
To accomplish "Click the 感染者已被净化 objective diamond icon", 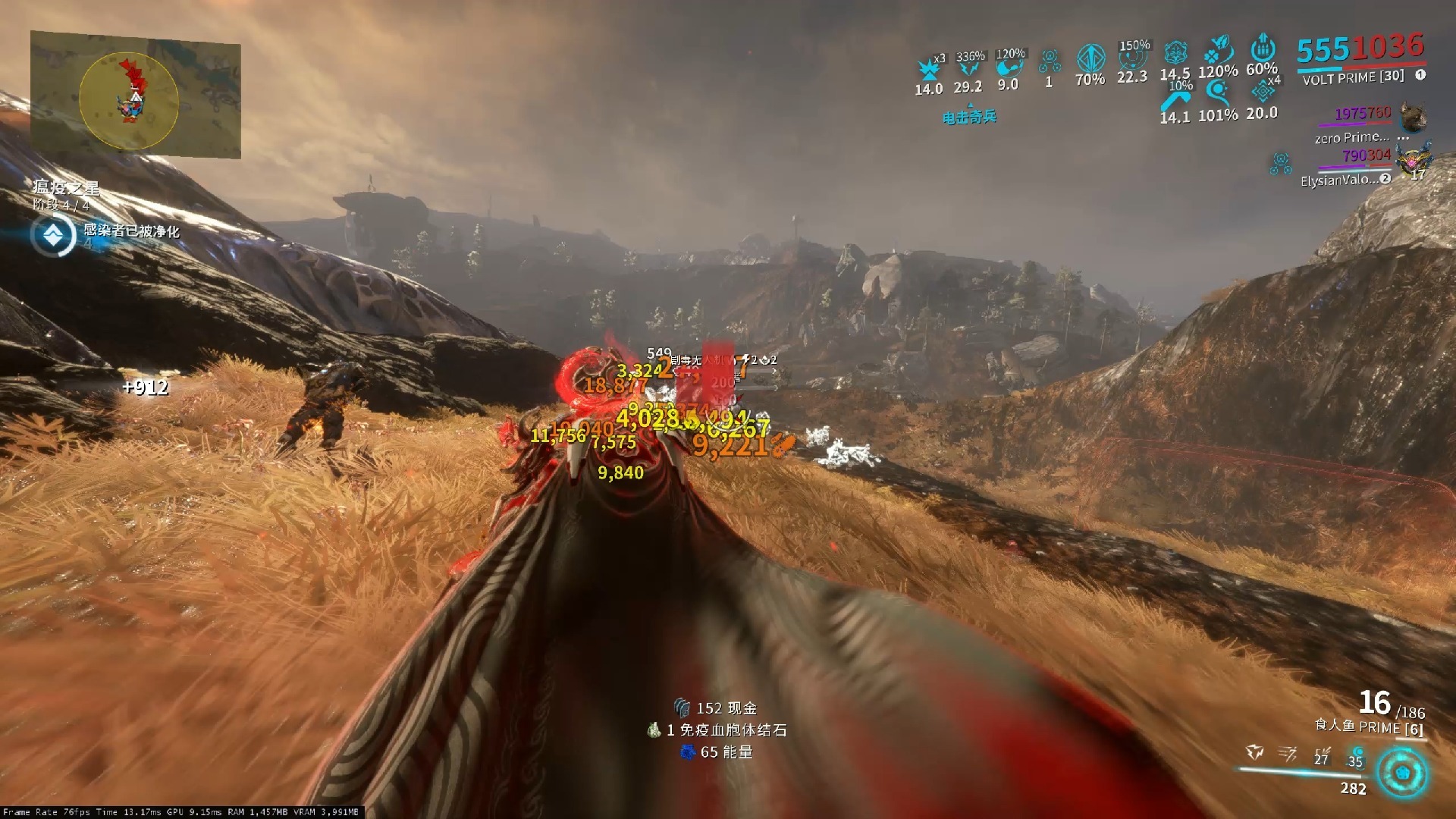I will [x=53, y=236].
